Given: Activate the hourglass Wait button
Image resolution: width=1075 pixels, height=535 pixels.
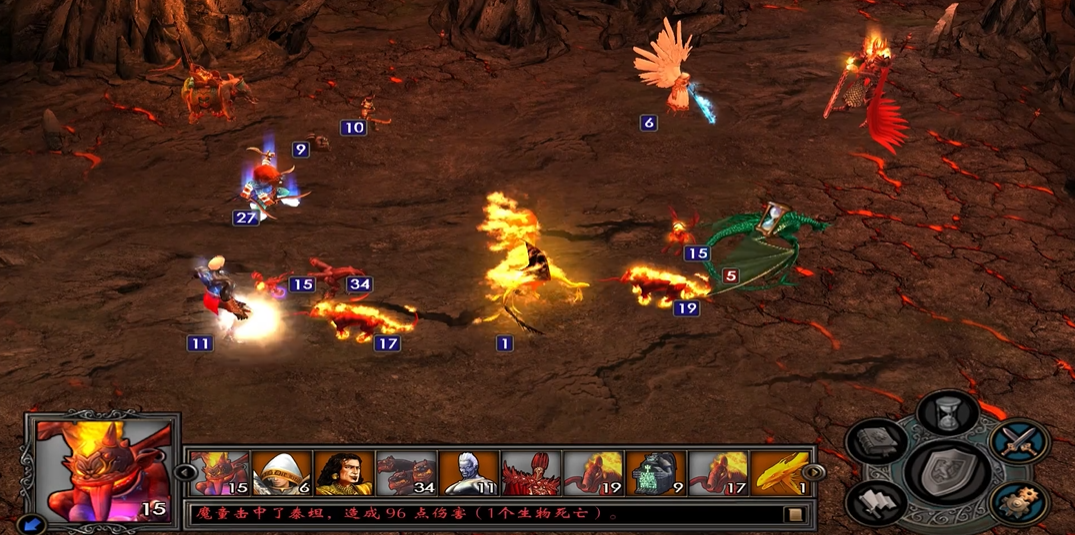Looking at the screenshot, I should click(948, 413).
